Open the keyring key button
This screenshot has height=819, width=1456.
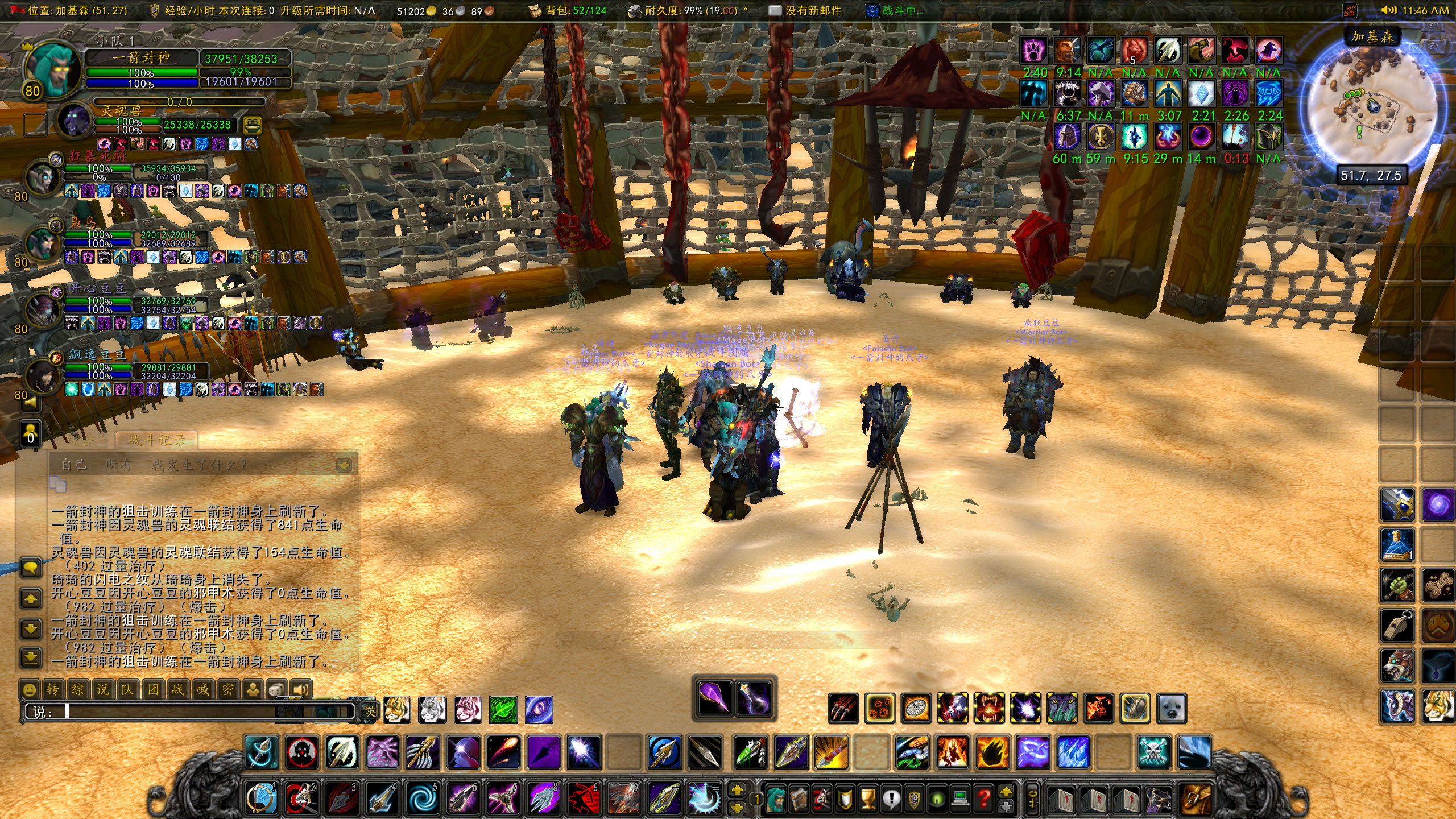click(x=1031, y=799)
